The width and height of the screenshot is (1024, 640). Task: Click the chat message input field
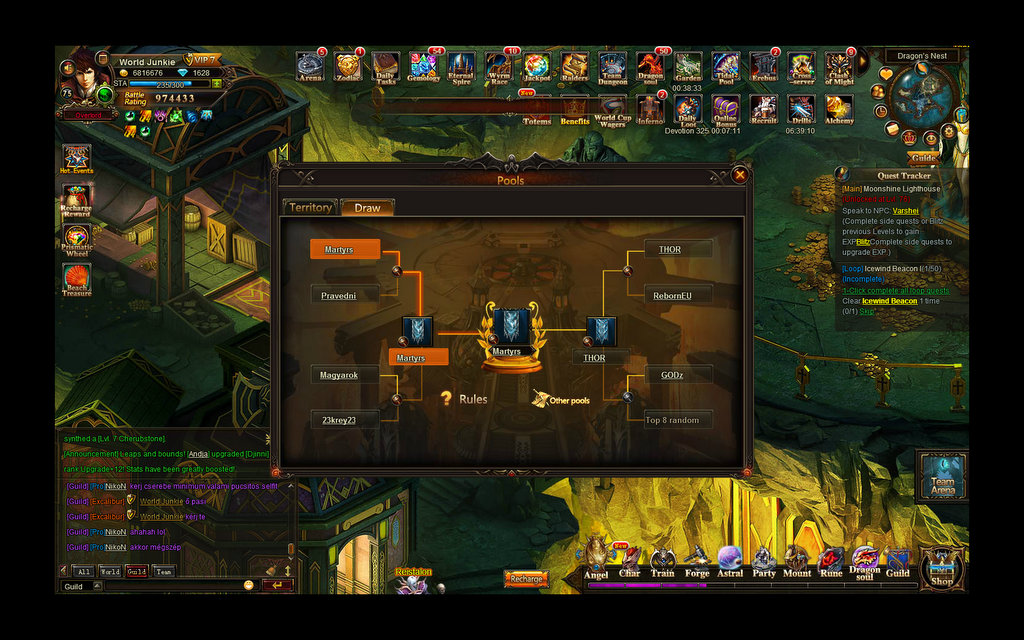(170, 586)
